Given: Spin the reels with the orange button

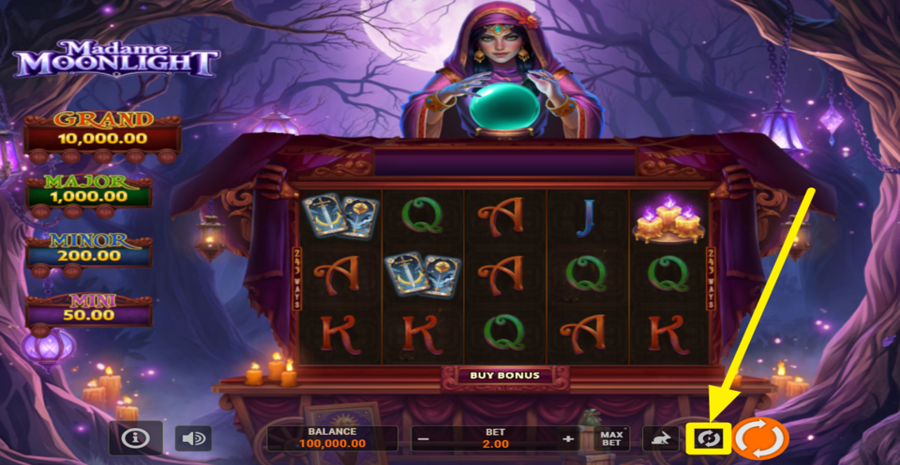Looking at the screenshot, I should tap(762, 438).
